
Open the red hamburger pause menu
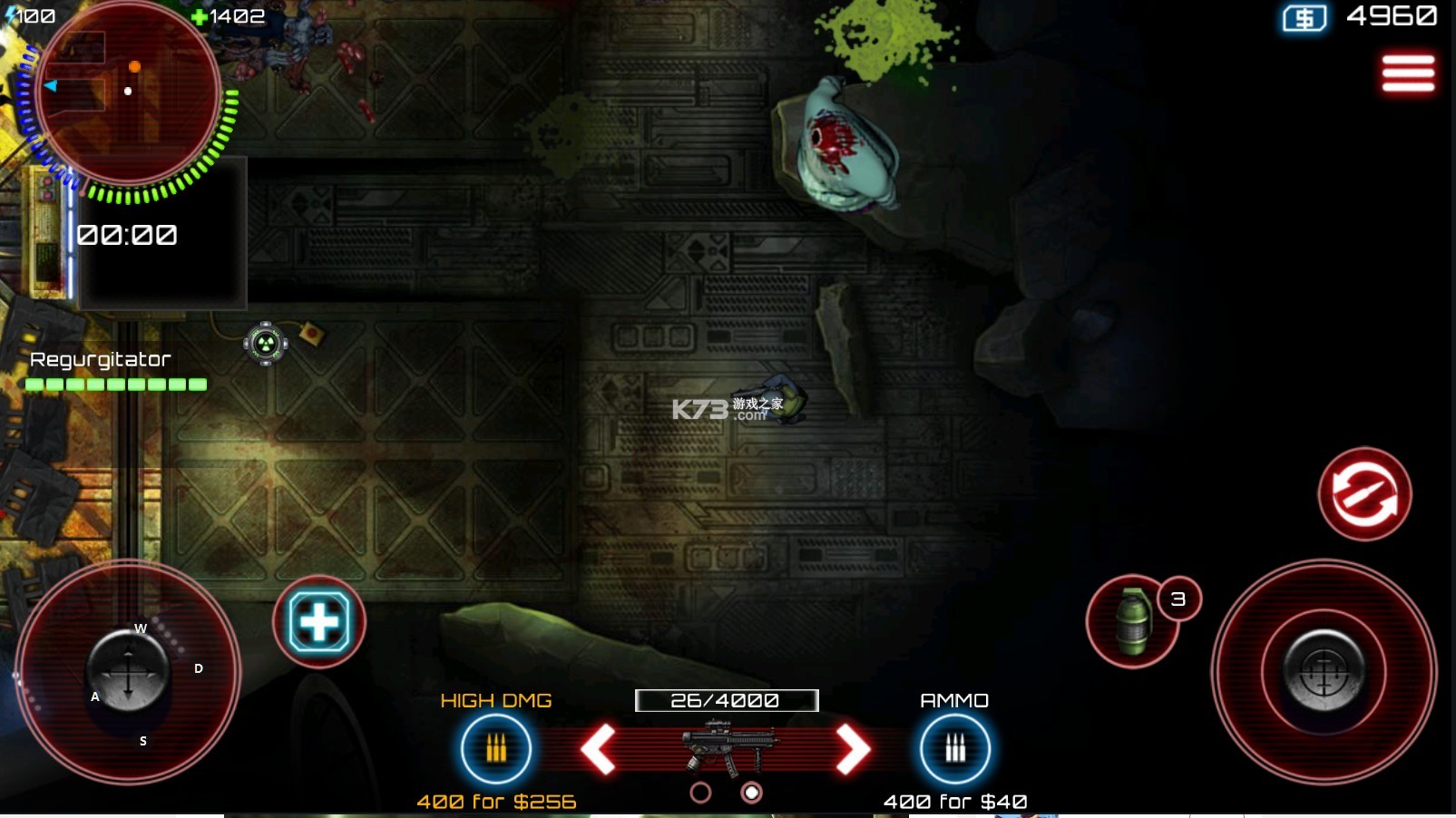[x=1408, y=73]
